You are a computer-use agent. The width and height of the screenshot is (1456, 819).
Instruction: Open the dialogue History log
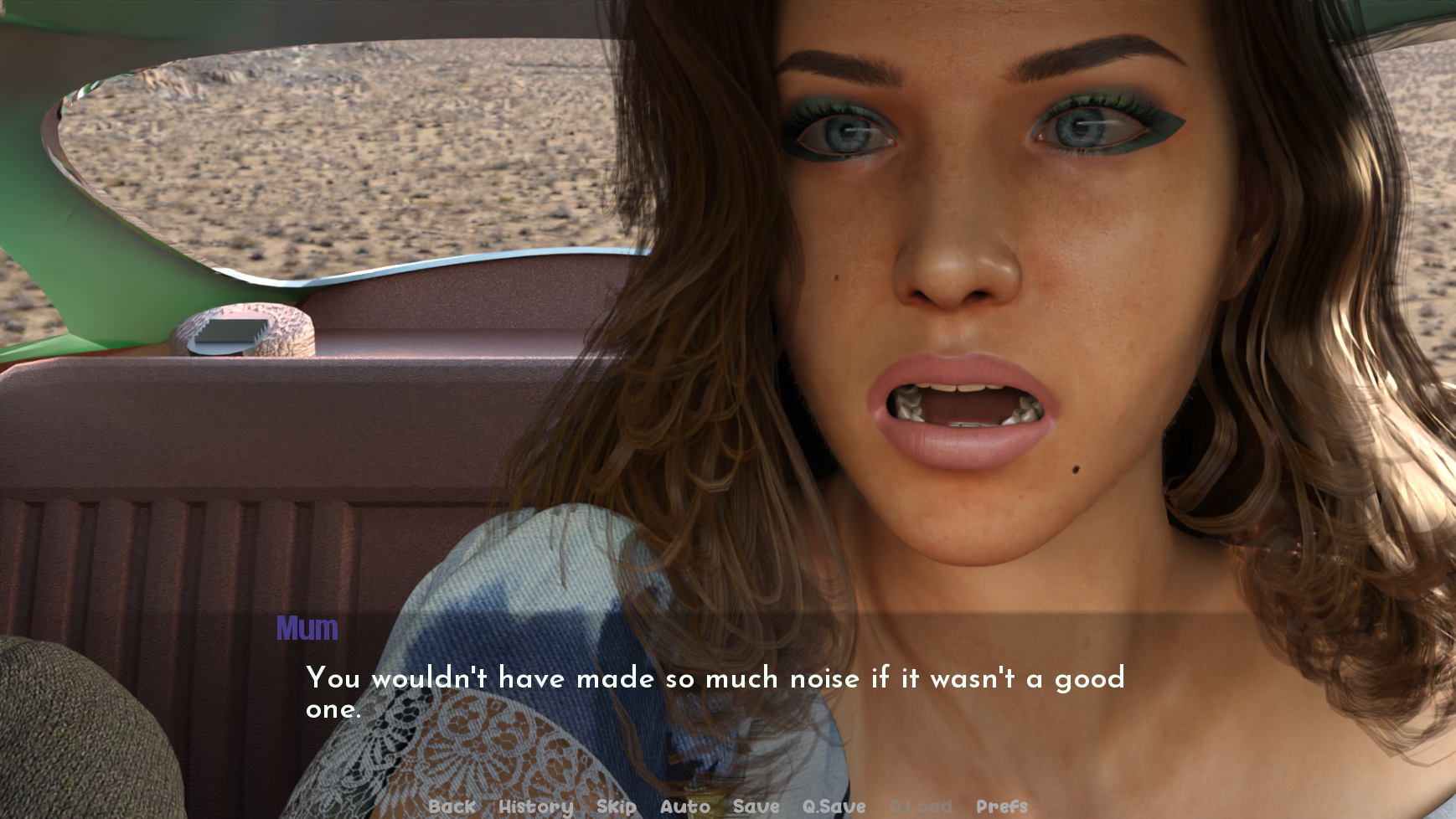[535, 806]
